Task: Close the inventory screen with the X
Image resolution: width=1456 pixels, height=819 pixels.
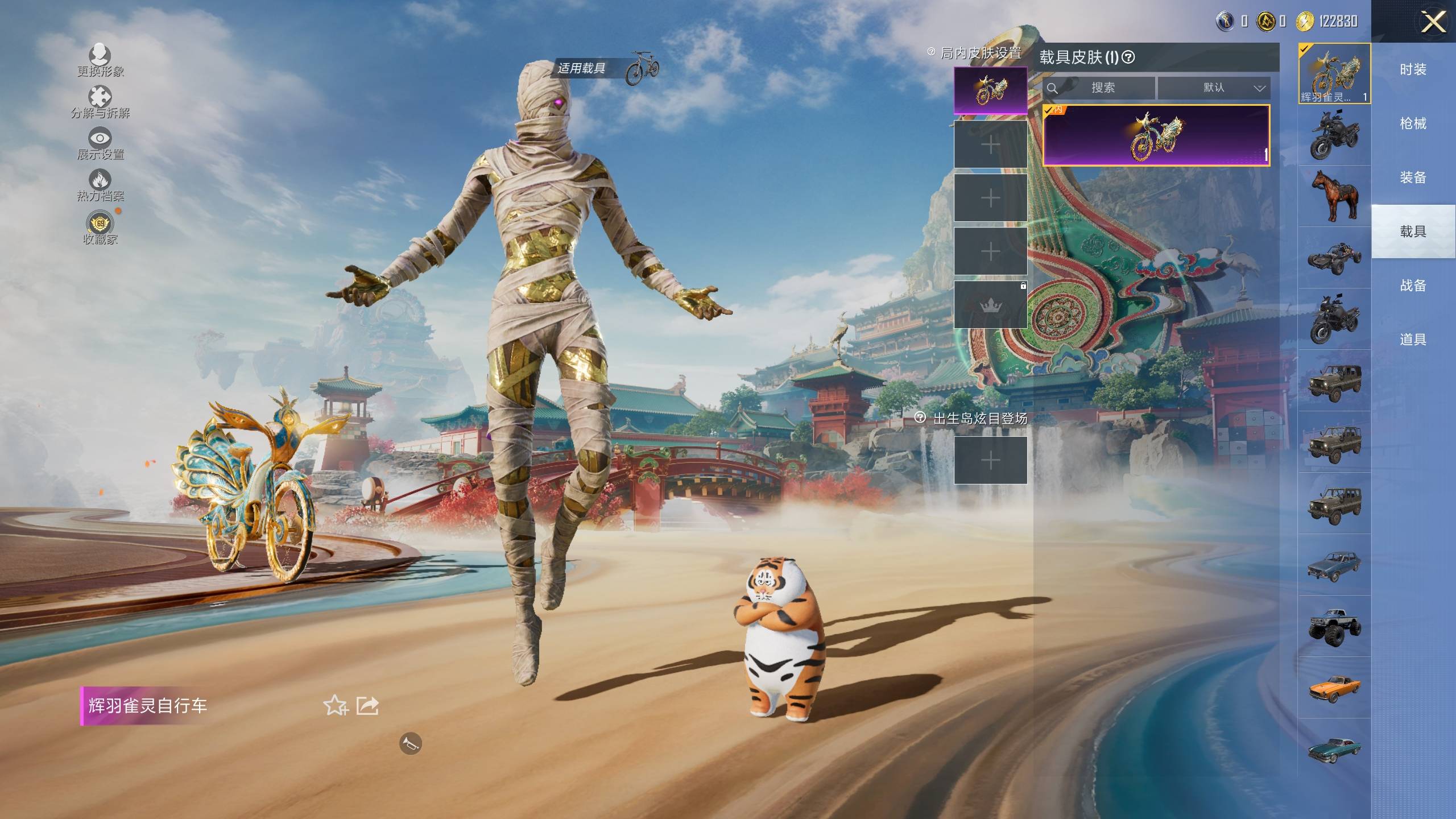Action: click(1433, 23)
